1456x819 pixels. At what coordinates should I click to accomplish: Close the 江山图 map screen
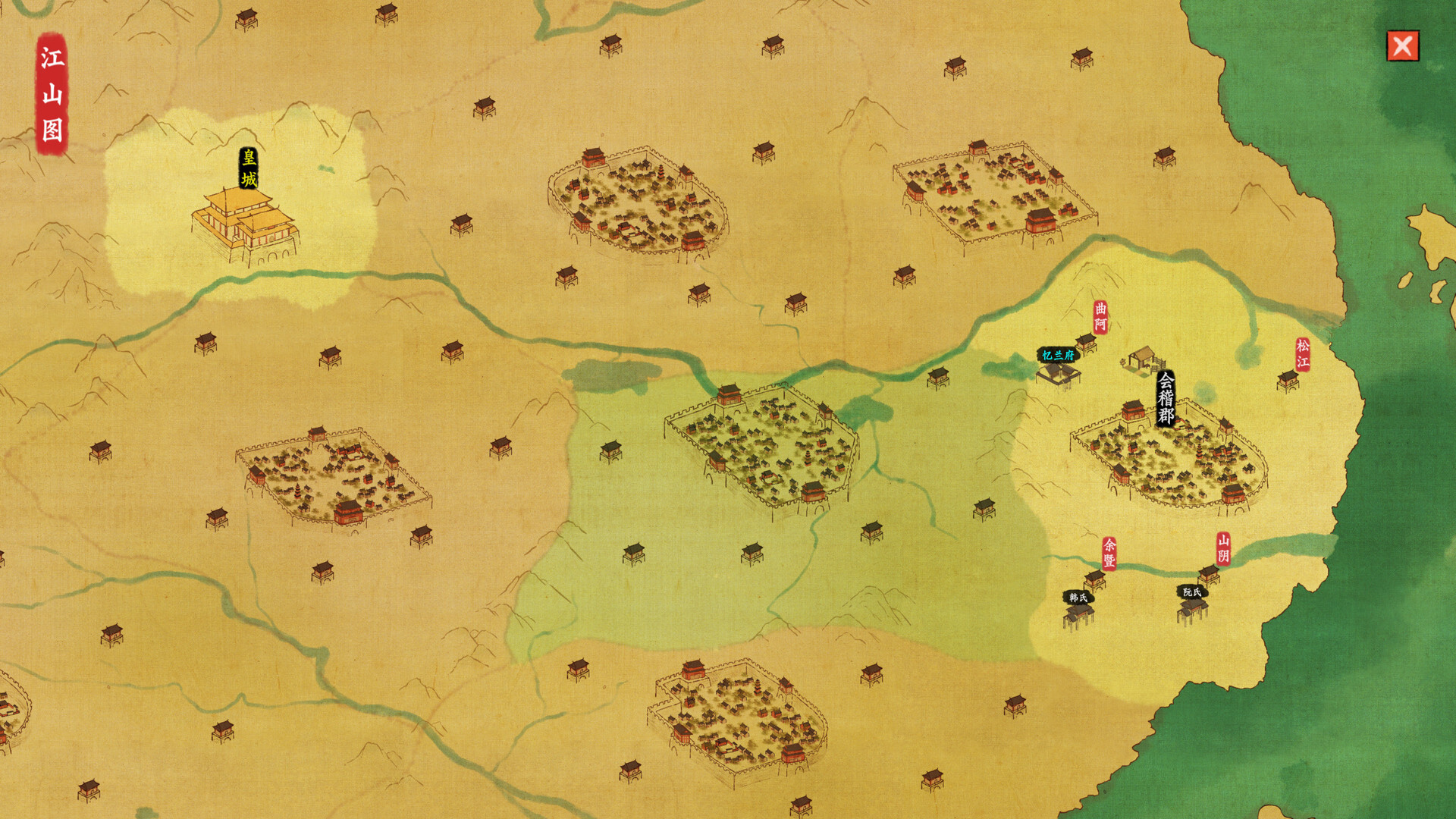pos(1402,46)
